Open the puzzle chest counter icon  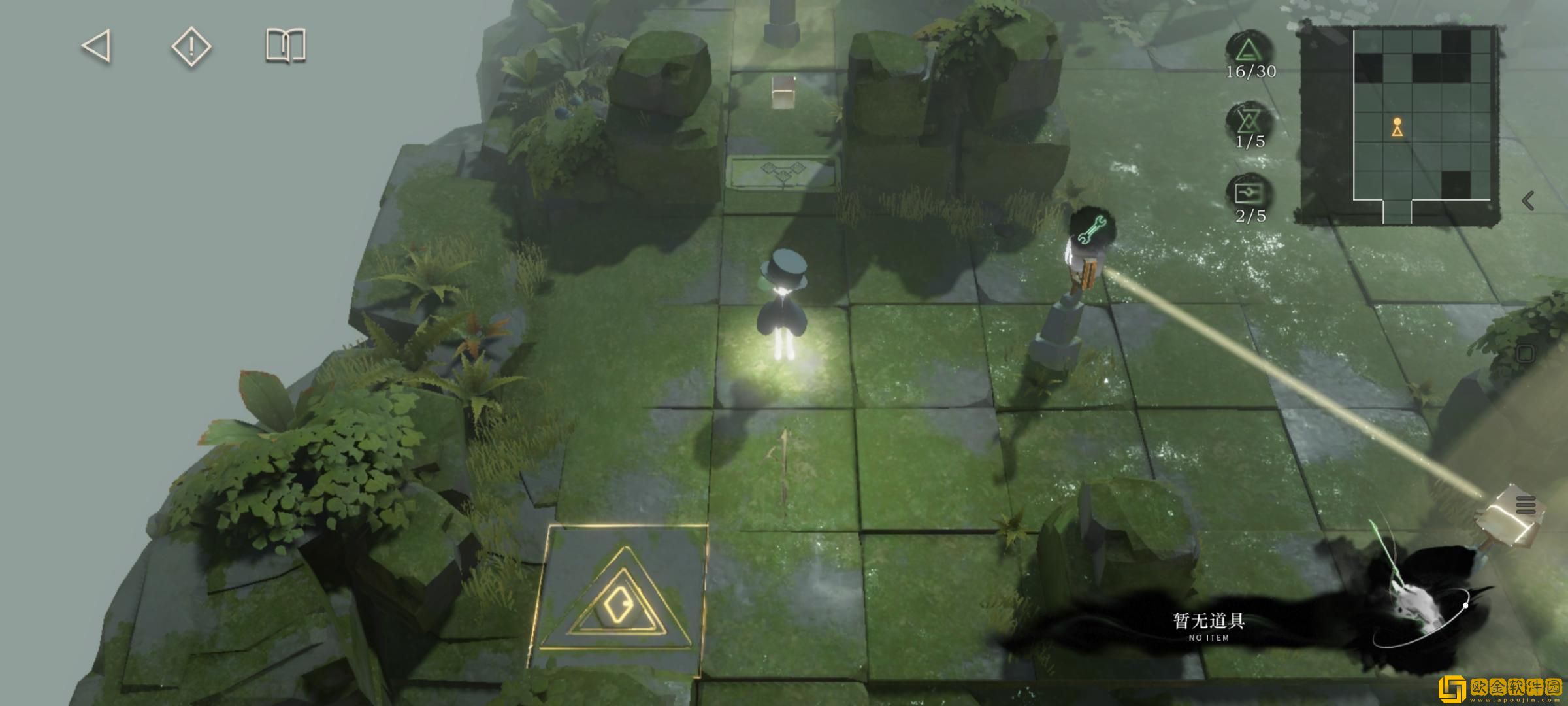(1249, 193)
